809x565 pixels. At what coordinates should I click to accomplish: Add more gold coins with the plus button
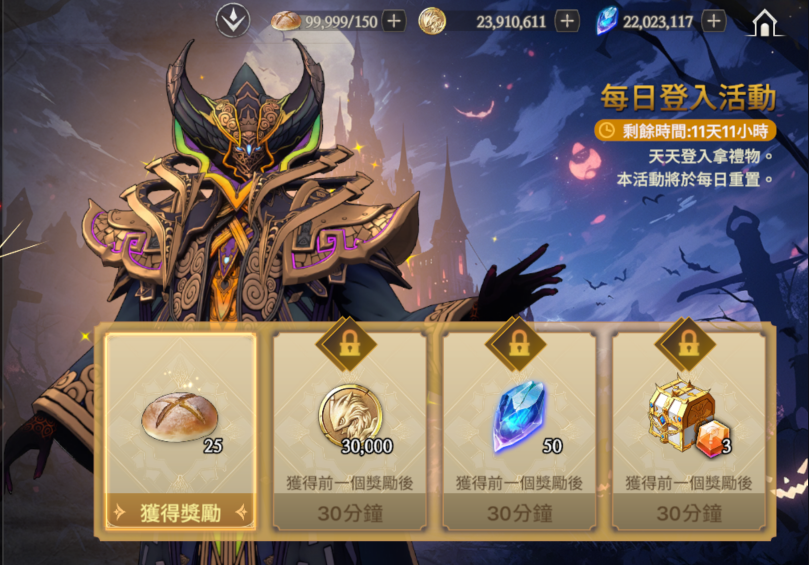(567, 20)
